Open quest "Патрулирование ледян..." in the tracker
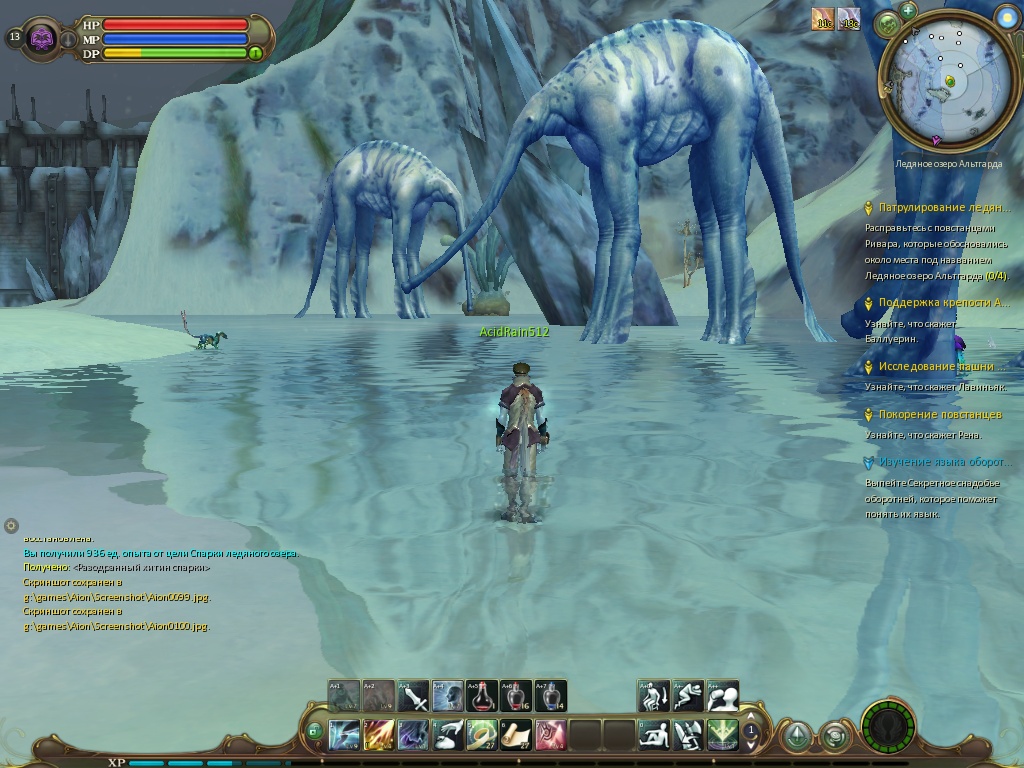 tap(944, 208)
